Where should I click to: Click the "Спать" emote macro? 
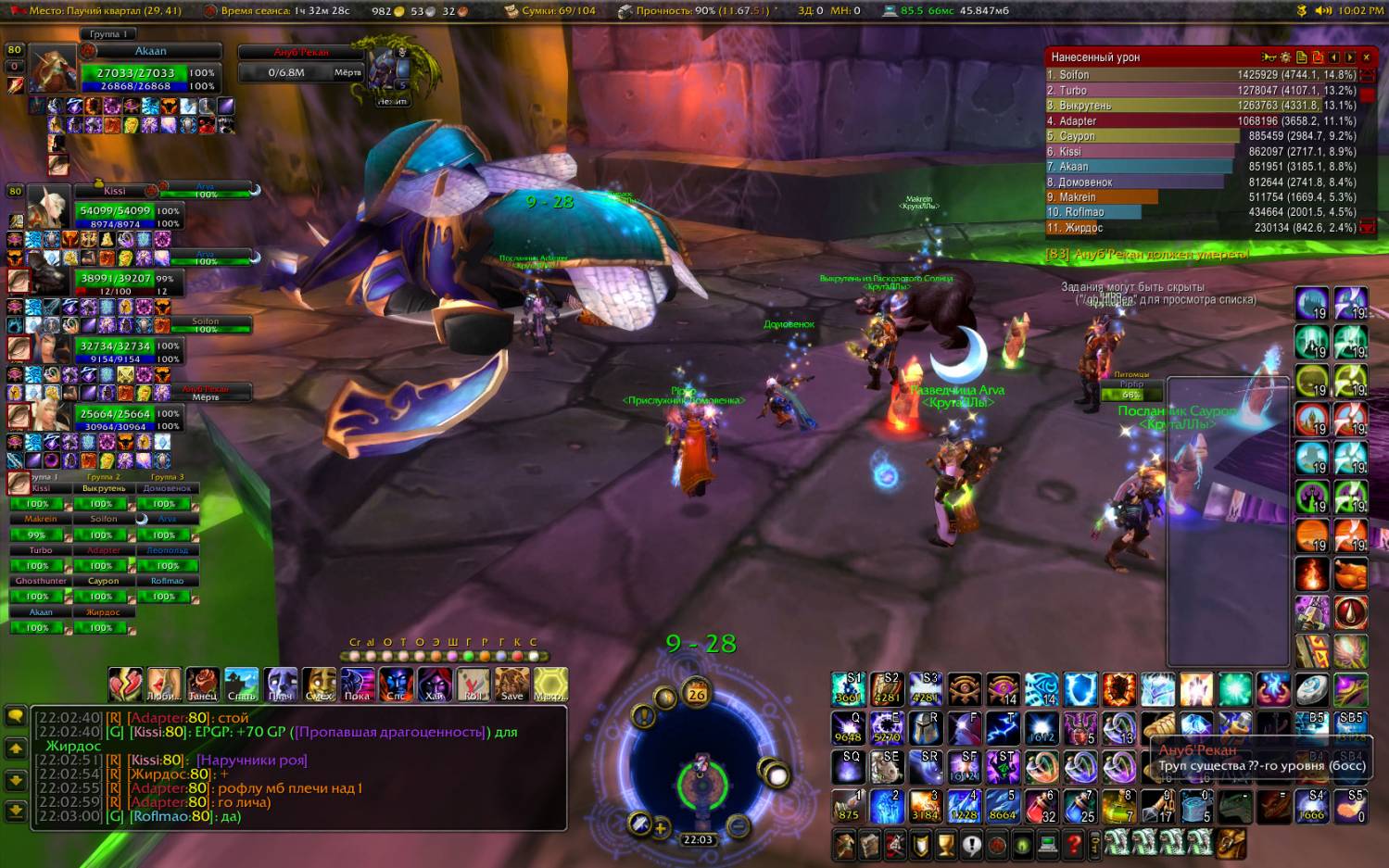(x=241, y=684)
